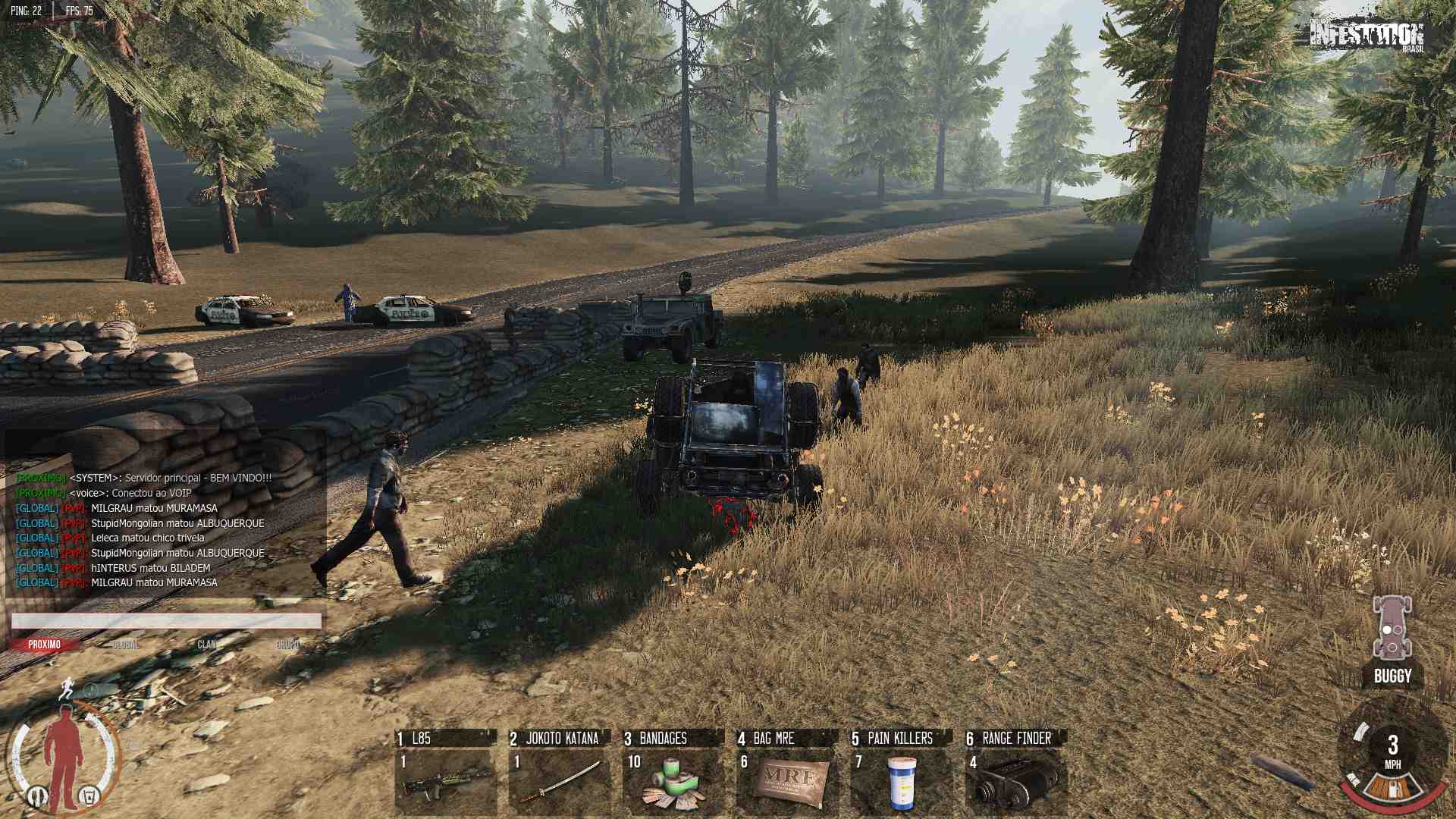Switch to the Grupo chat tab
The image size is (1456, 819).
(288, 645)
